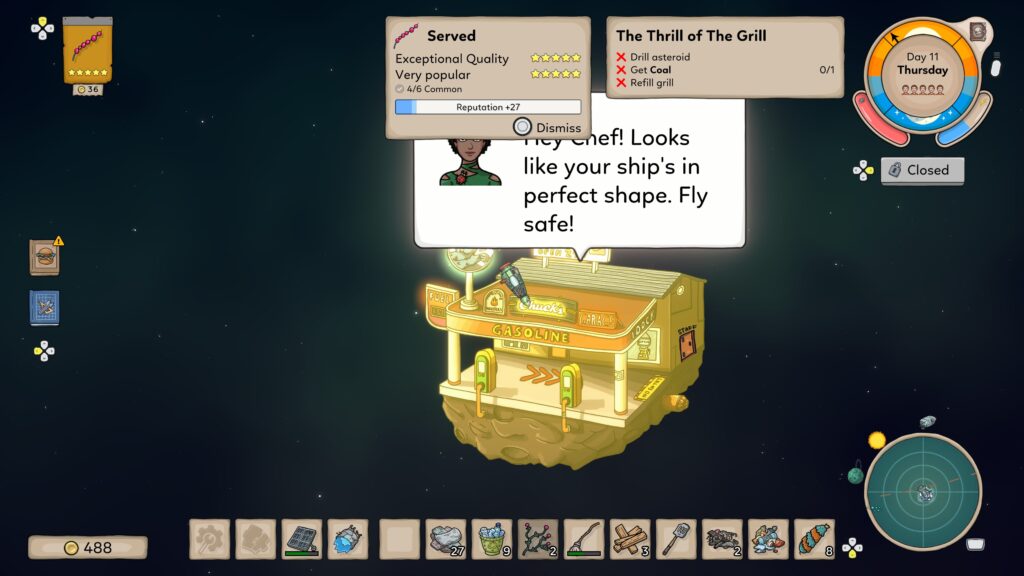Open The Thrill of The Grill quest tracker
The width and height of the screenshot is (1024, 576).
(724, 57)
